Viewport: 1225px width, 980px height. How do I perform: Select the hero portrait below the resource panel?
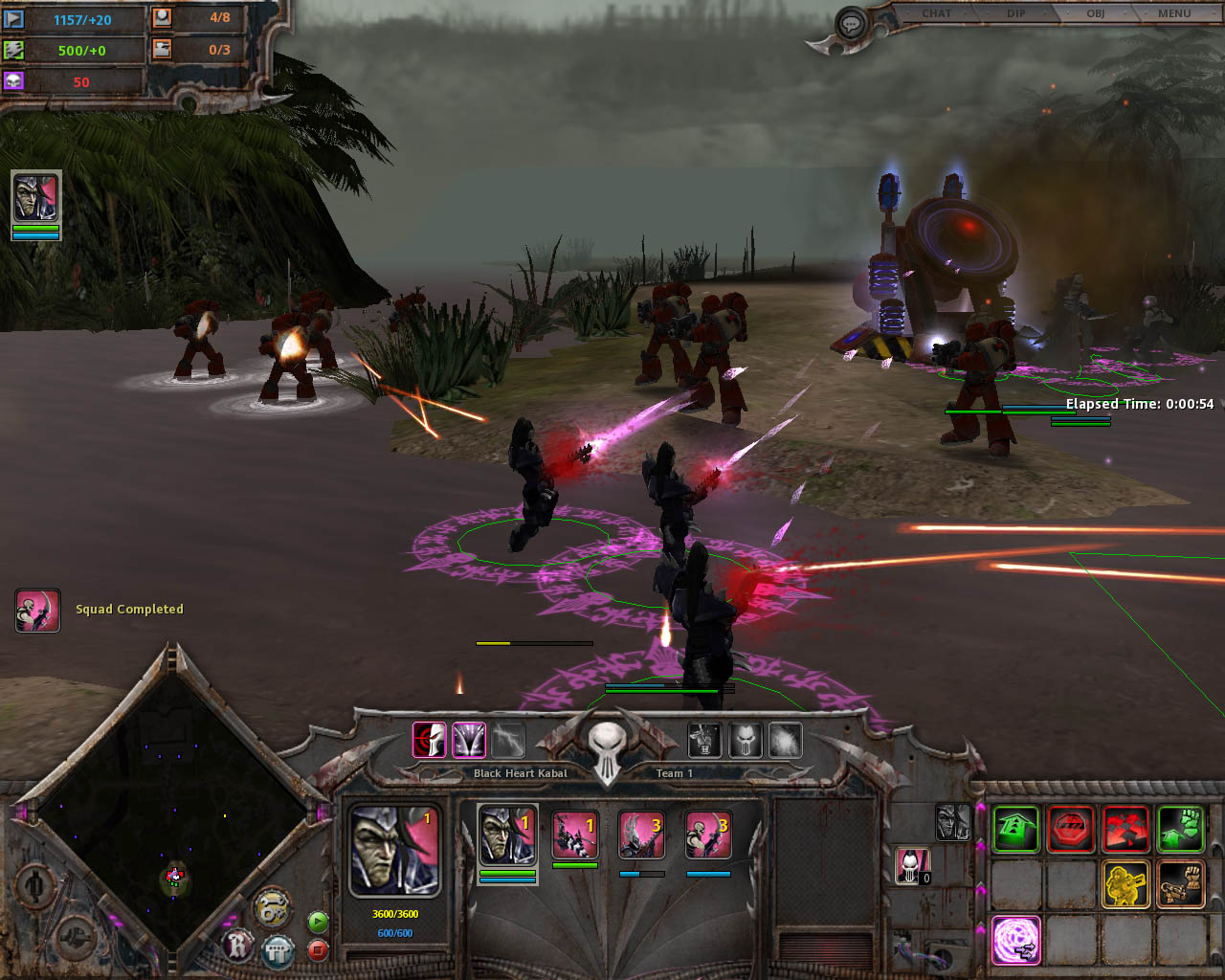point(35,198)
